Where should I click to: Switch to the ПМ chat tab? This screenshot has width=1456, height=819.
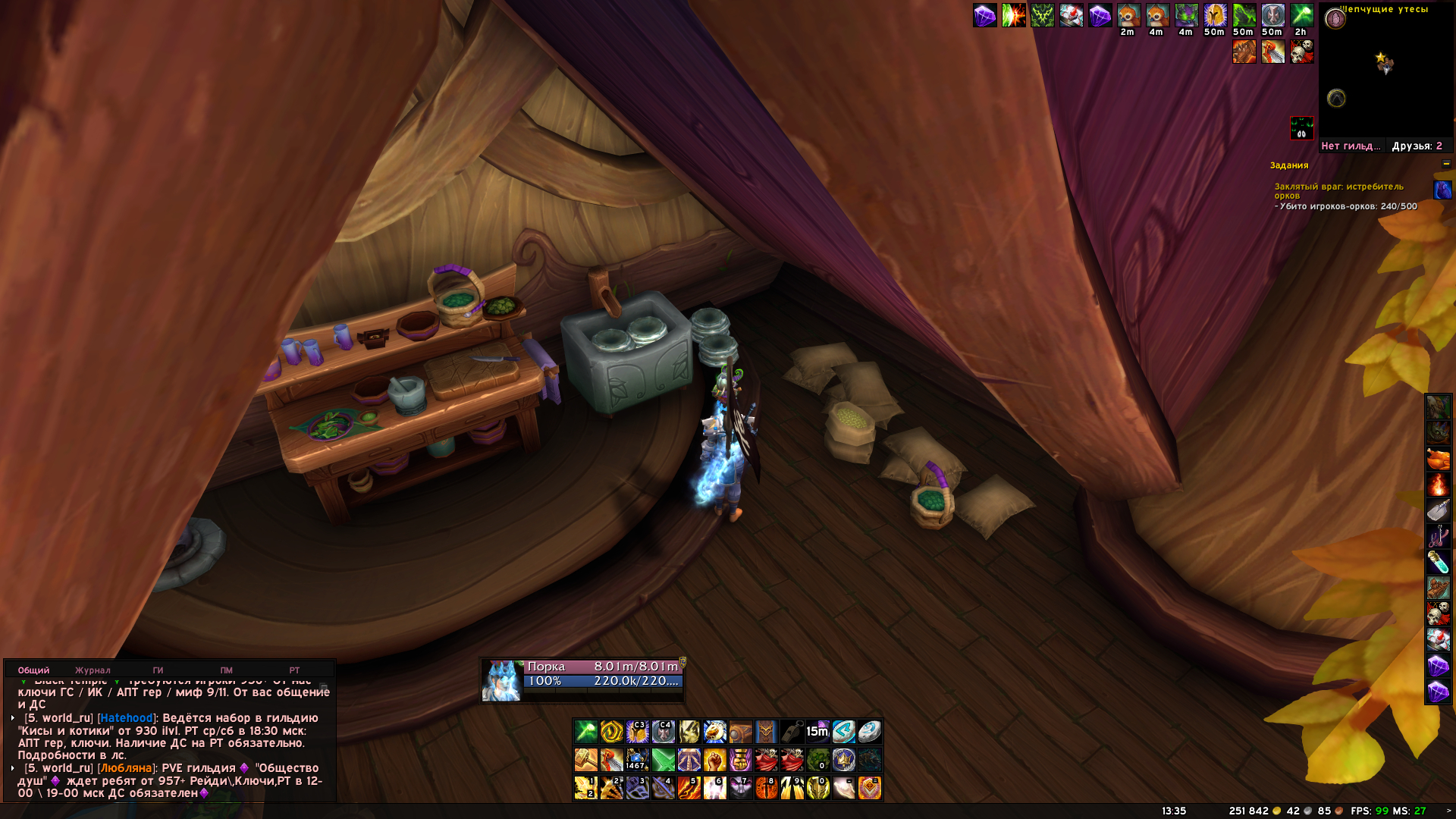[226, 670]
